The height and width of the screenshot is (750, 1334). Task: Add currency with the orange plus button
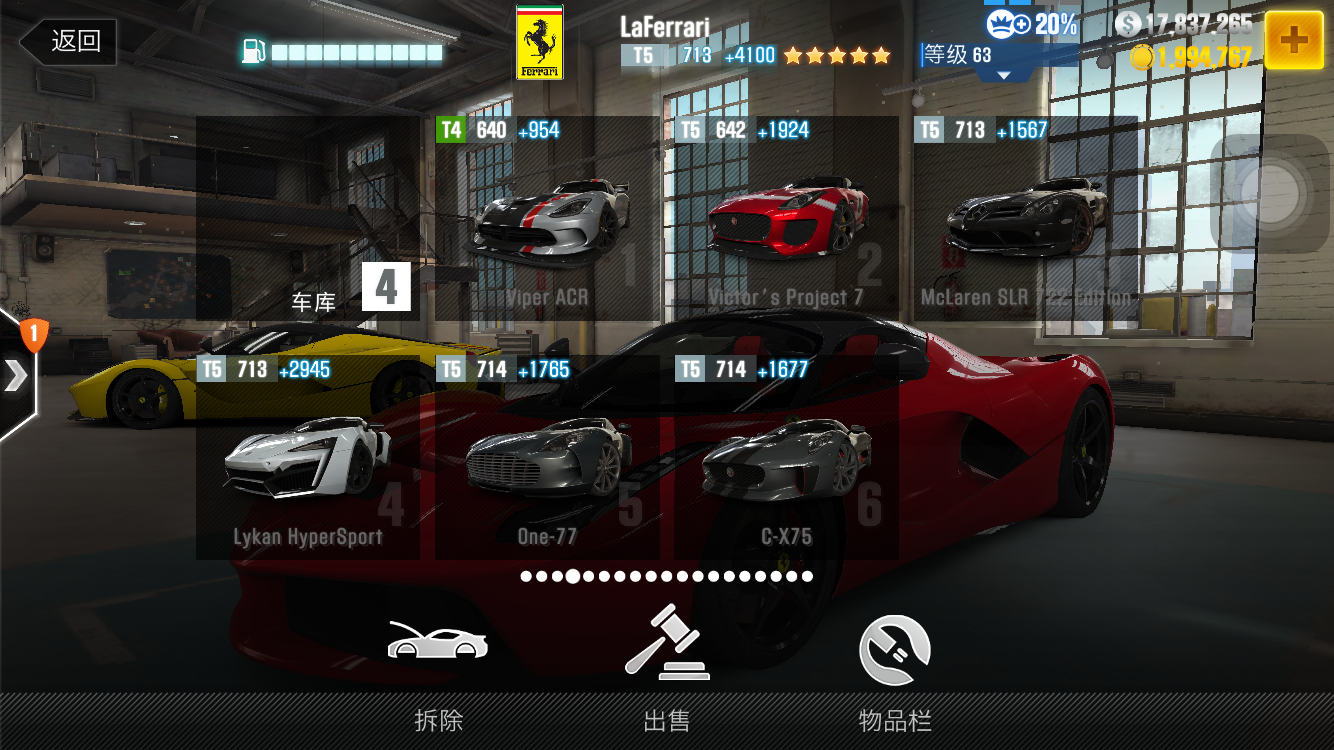tap(1293, 40)
